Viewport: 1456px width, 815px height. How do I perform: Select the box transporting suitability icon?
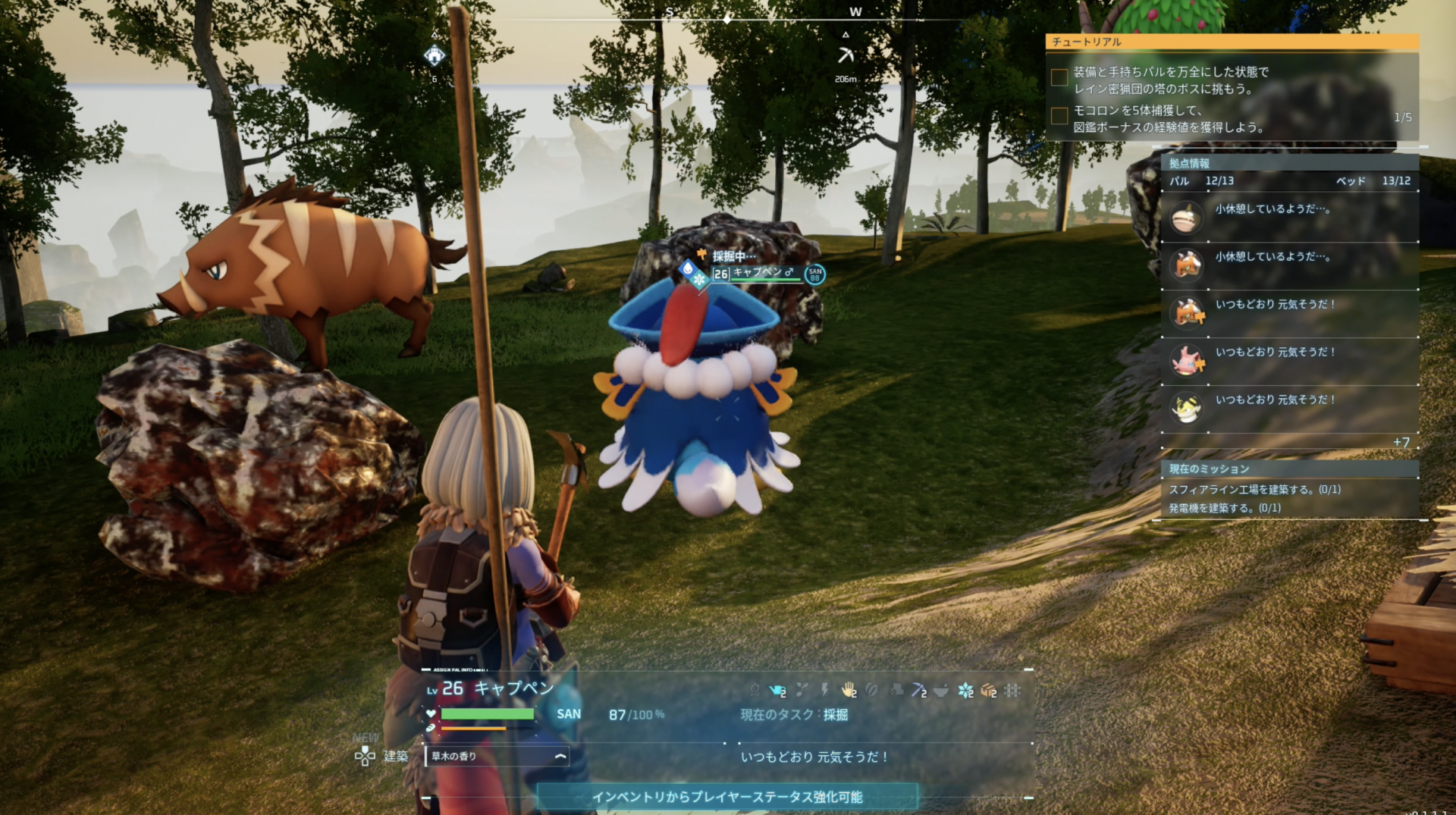[x=989, y=690]
